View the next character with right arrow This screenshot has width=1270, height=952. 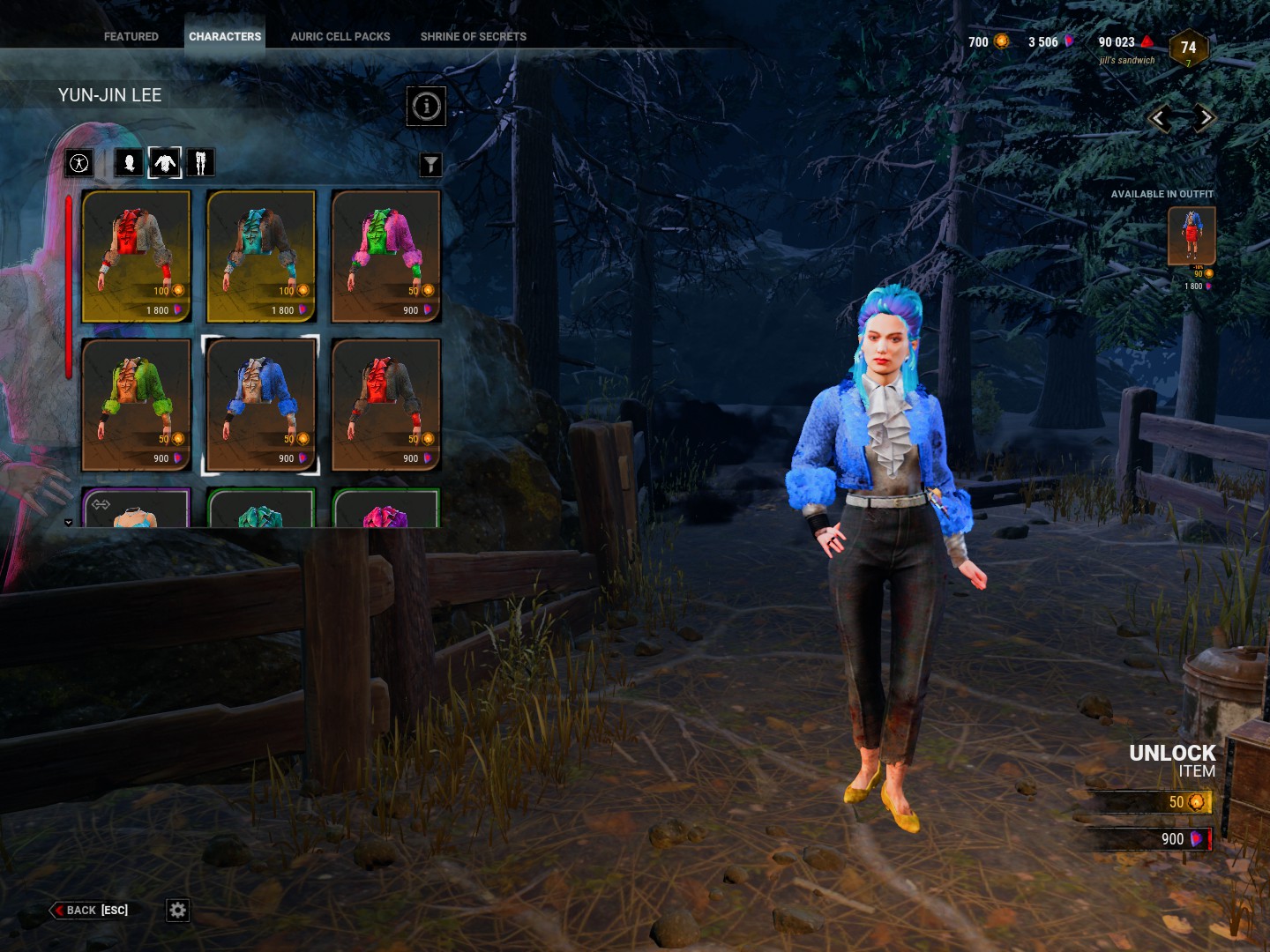[x=1205, y=118]
